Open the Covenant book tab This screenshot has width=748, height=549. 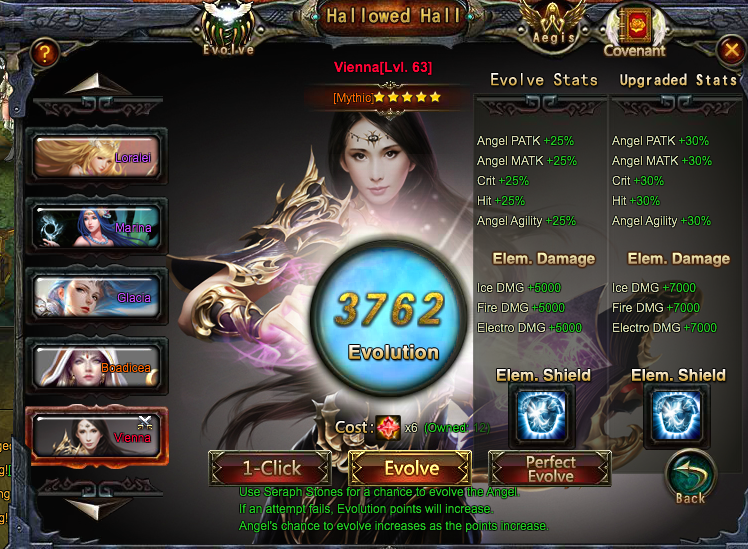pos(634,30)
